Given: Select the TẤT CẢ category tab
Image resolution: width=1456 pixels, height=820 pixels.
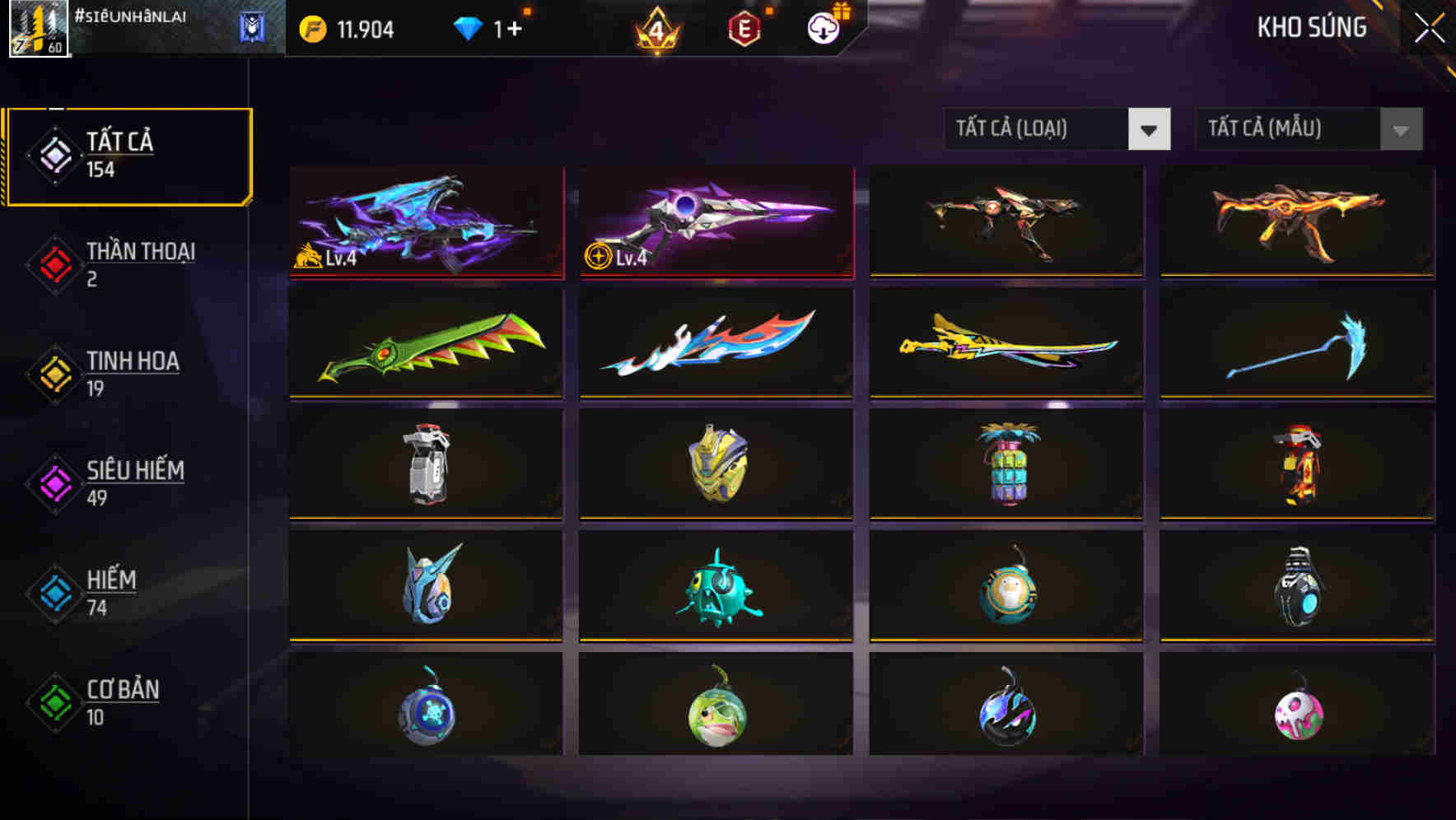Looking at the screenshot, I should coord(128,153).
